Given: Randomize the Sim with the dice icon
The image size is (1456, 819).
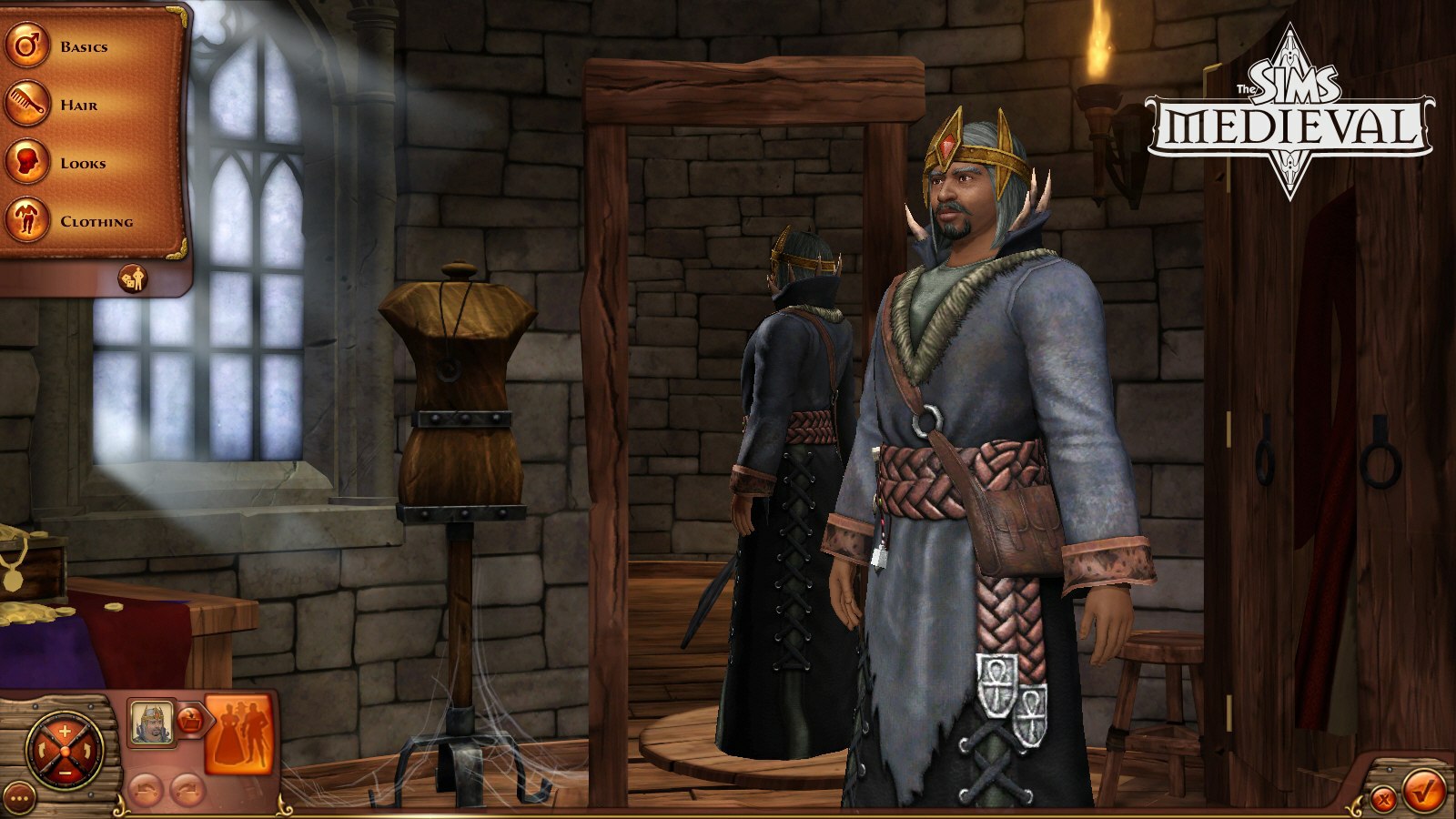Looking at the screenshot, I should point(133,278).
